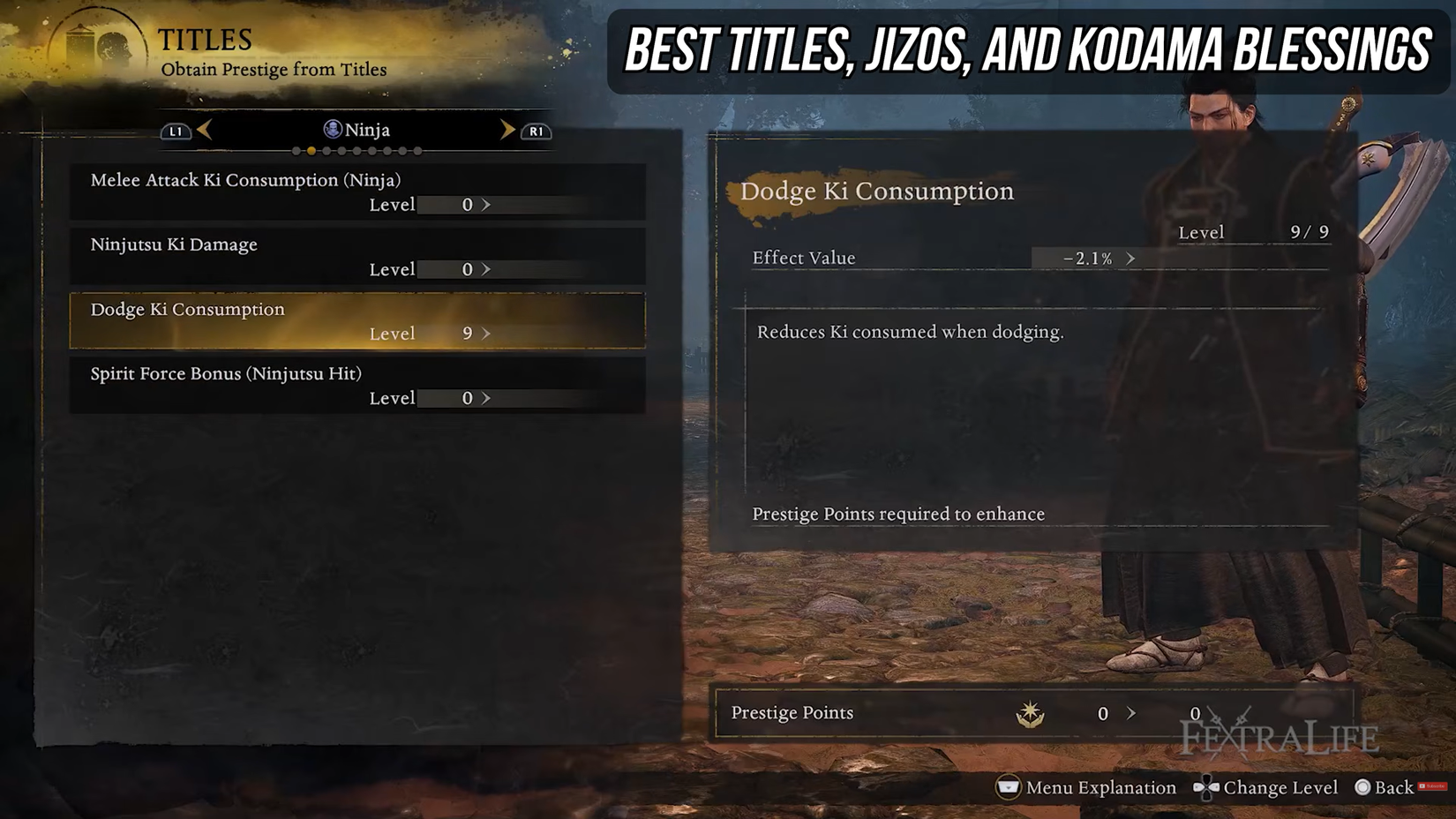Switch to the Ninja titles tab
Image resolution: width=1456 pixels, height=819 pixels.
pos(360,129)
